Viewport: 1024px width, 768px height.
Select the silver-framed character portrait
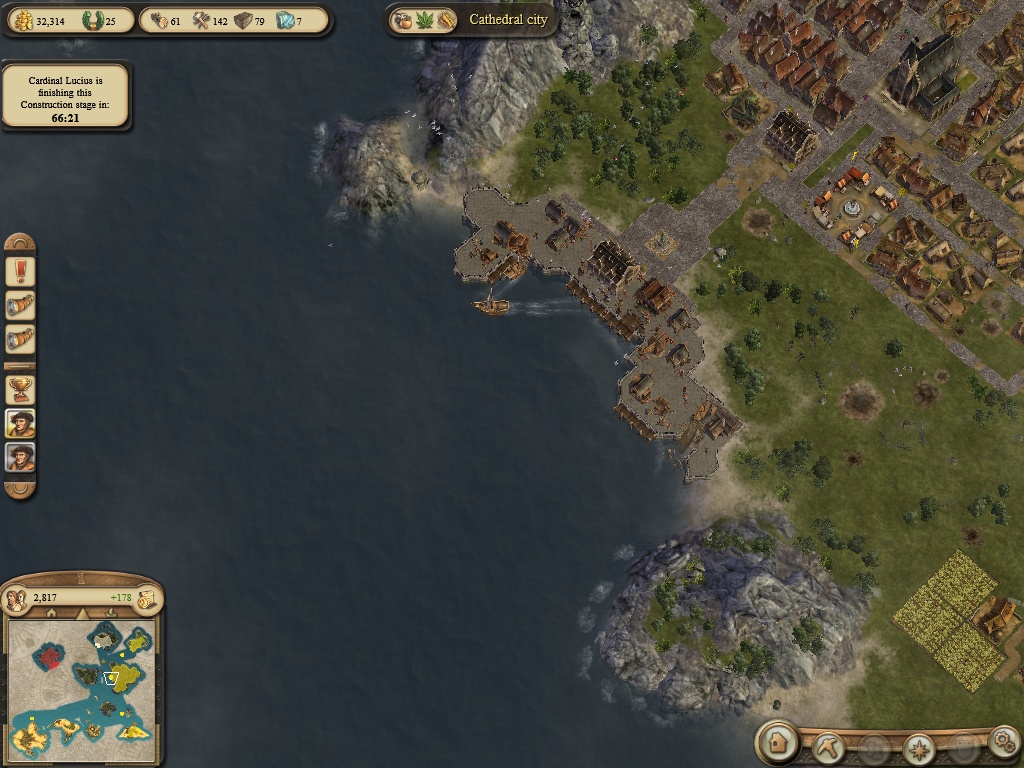(20, 458)
